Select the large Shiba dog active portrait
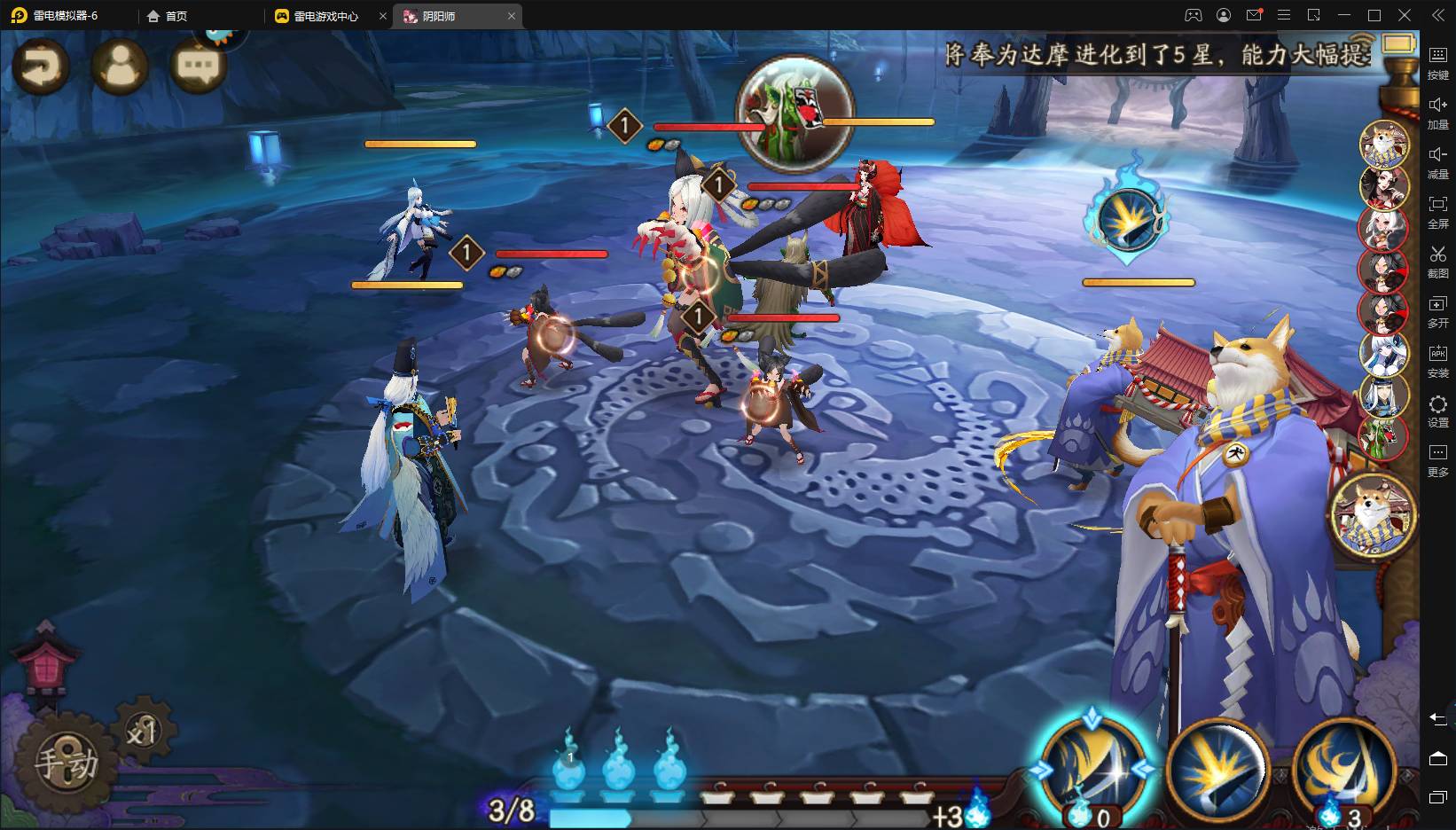Screen dimensions: 1456x830 pyautogui.click(x=1372, y=516)
